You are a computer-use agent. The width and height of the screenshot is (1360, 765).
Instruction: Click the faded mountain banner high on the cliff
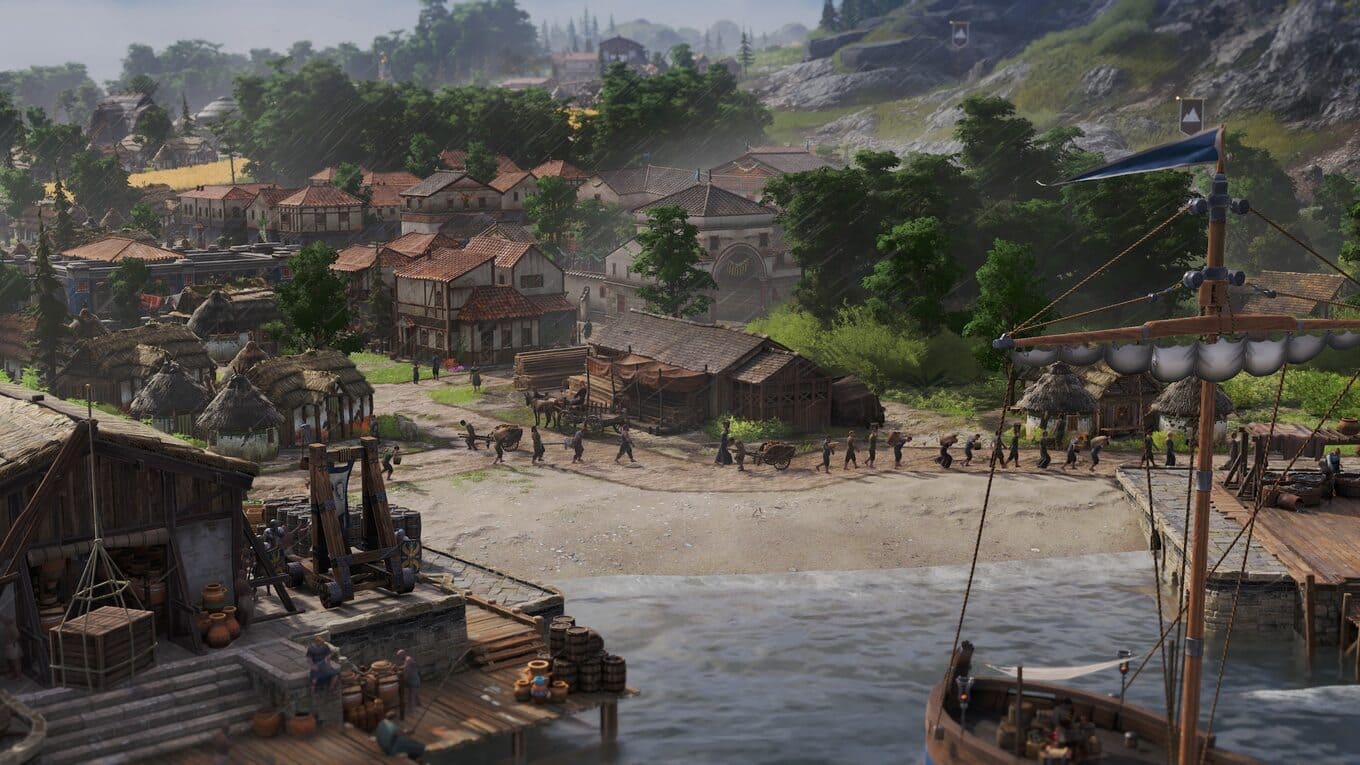point(960,34)
